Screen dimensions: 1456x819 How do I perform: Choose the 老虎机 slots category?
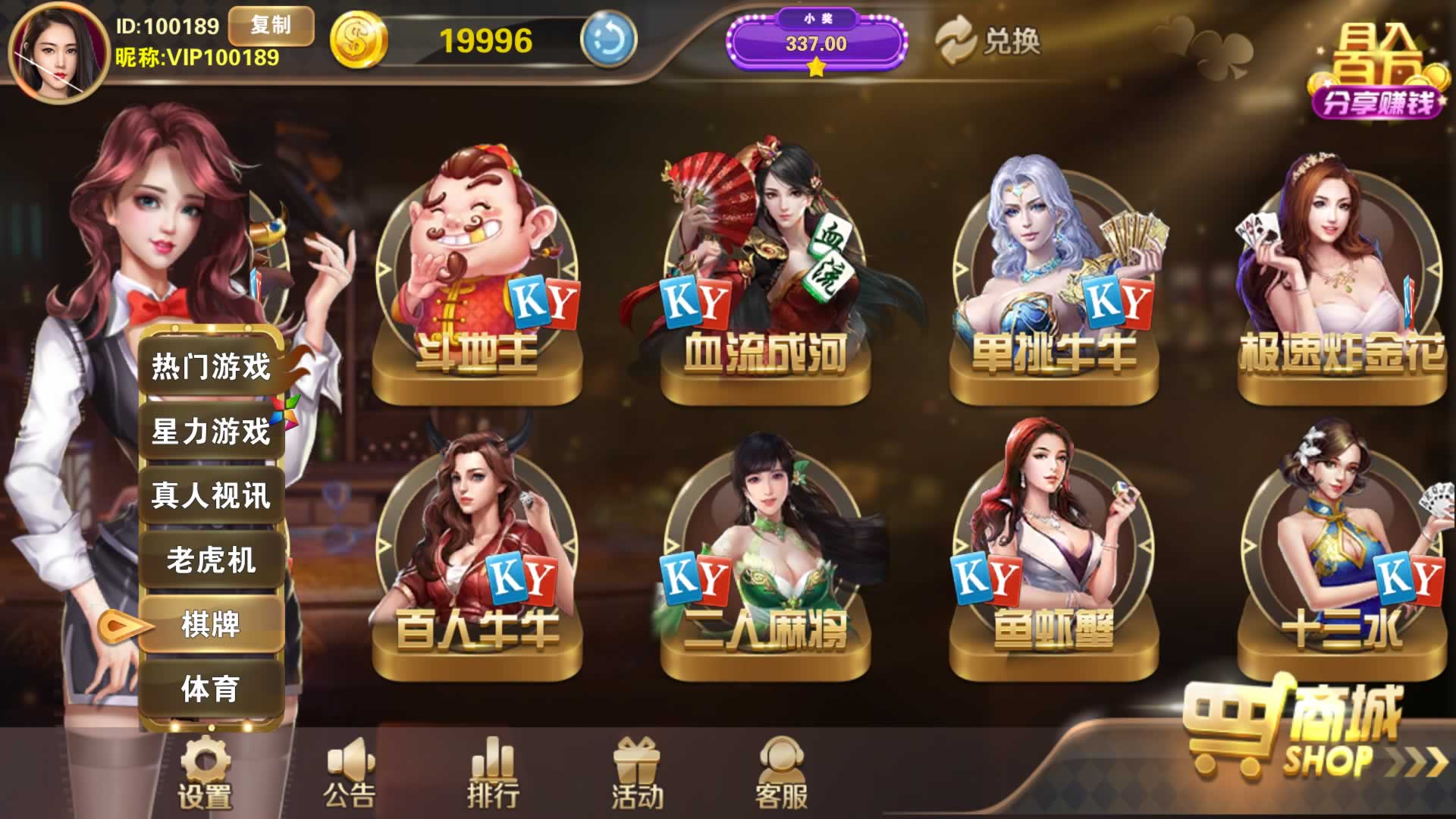coord(211,560)
